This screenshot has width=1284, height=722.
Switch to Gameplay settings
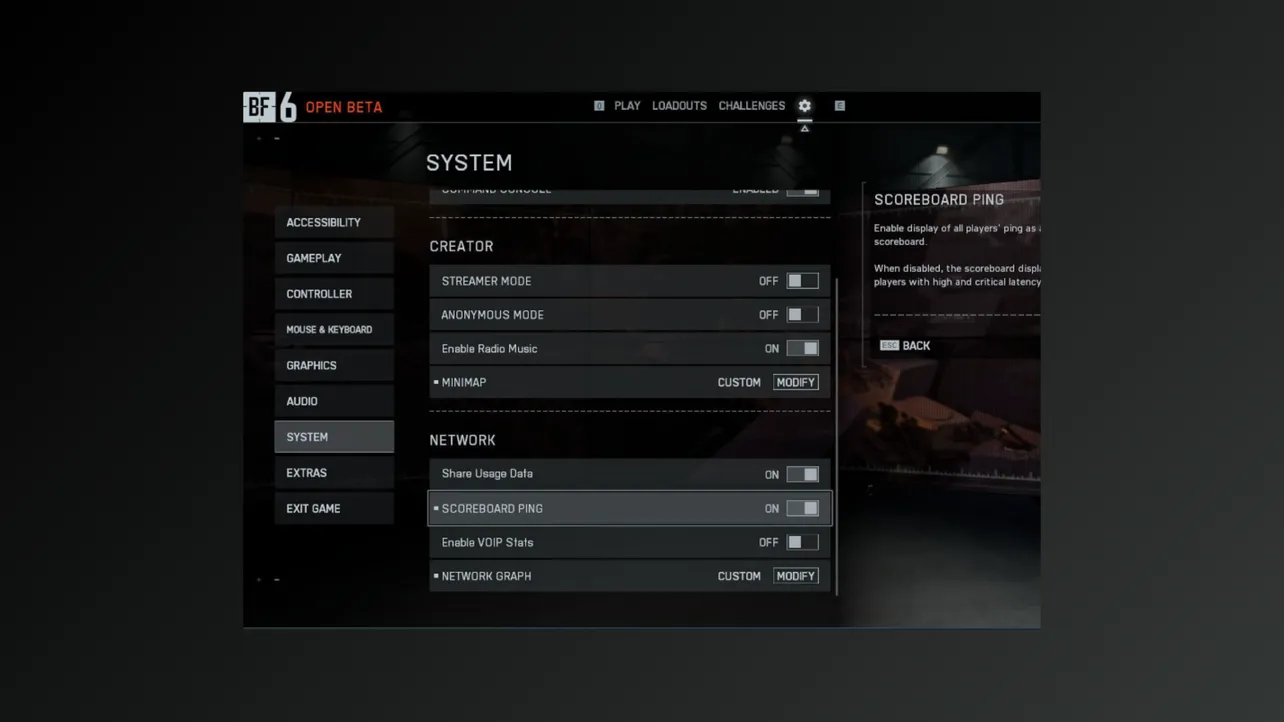tap(334, 258)
